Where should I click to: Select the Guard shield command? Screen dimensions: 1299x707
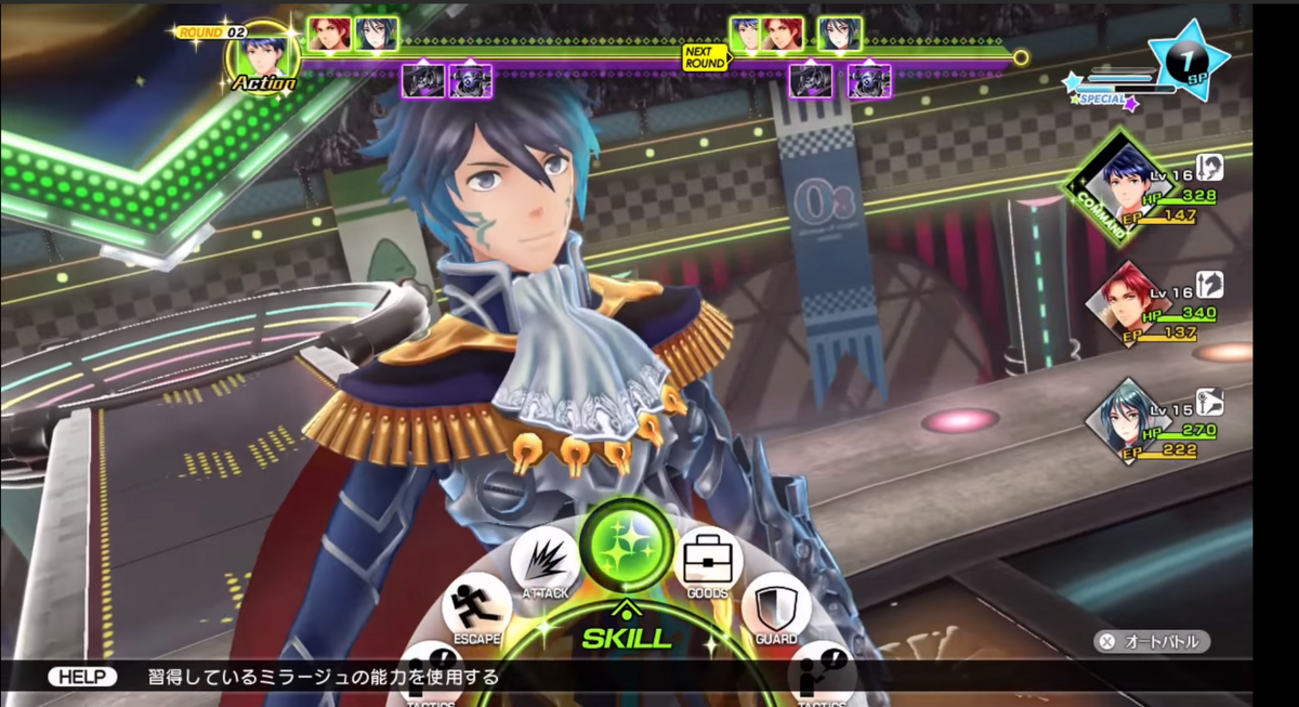(776, 606)
